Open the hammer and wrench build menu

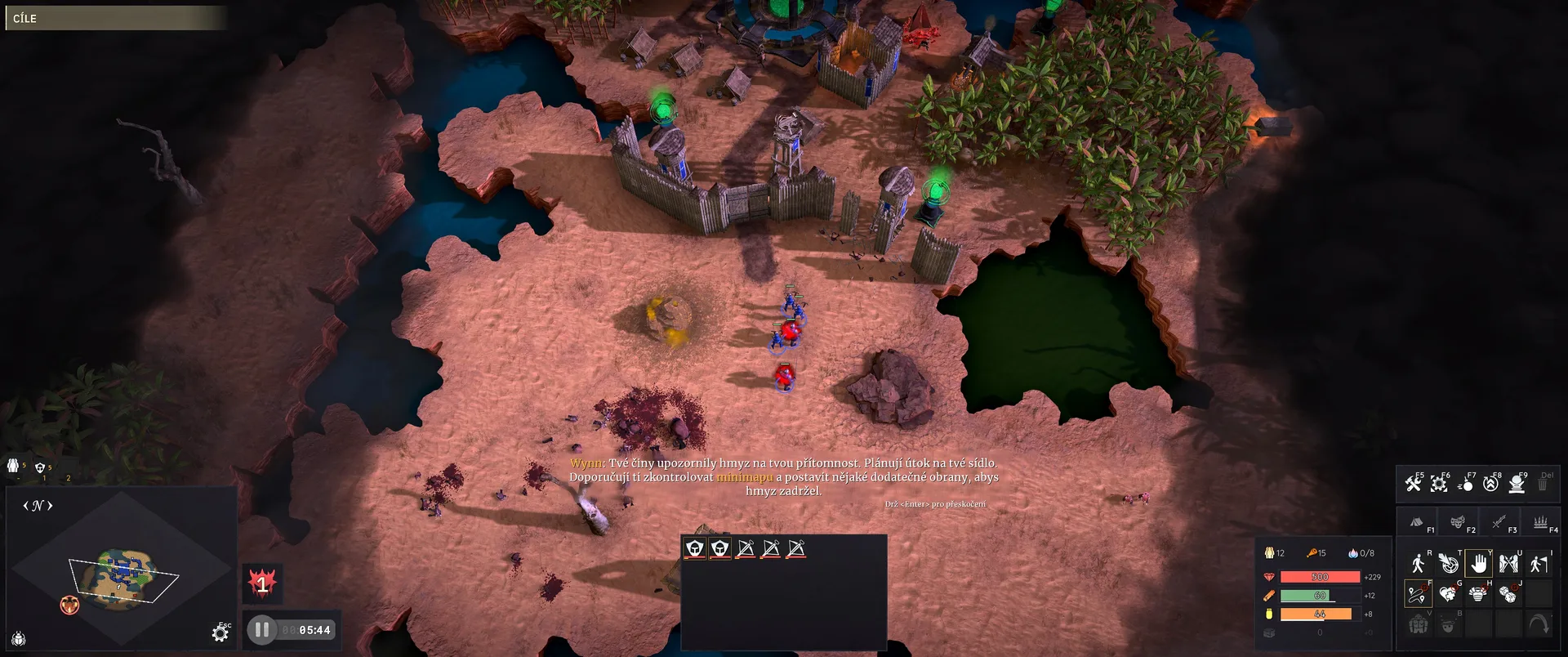[x=1413, y=483]
